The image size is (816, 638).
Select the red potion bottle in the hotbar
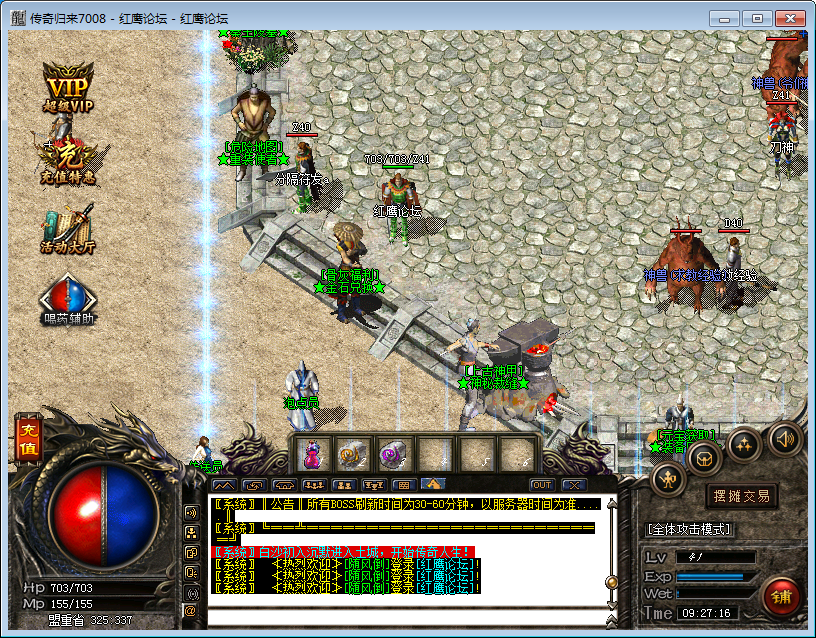click(311, 455)
